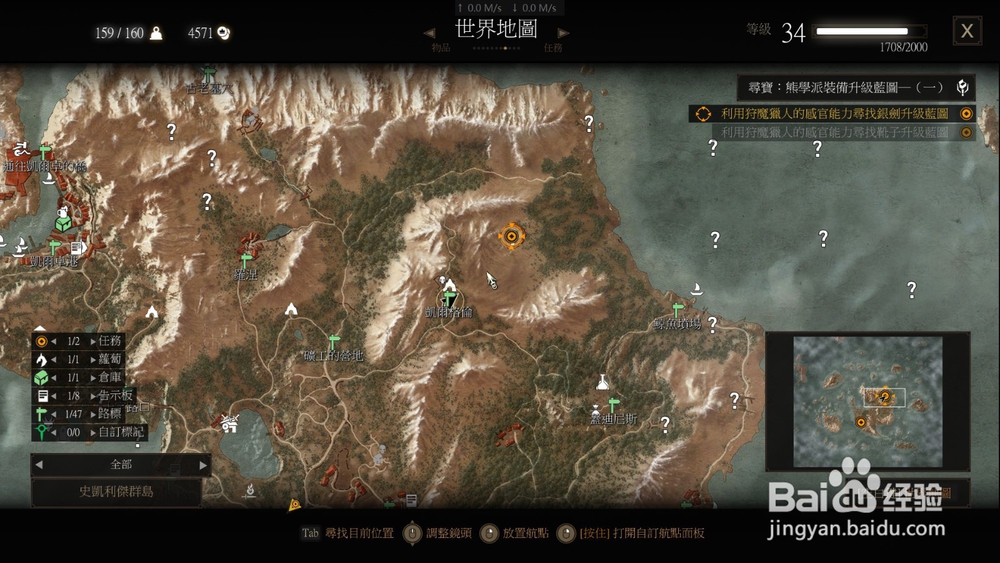1000x563 pixels.
Task: Select the silver sword blueprint objective line
Action: pos(833,114)
